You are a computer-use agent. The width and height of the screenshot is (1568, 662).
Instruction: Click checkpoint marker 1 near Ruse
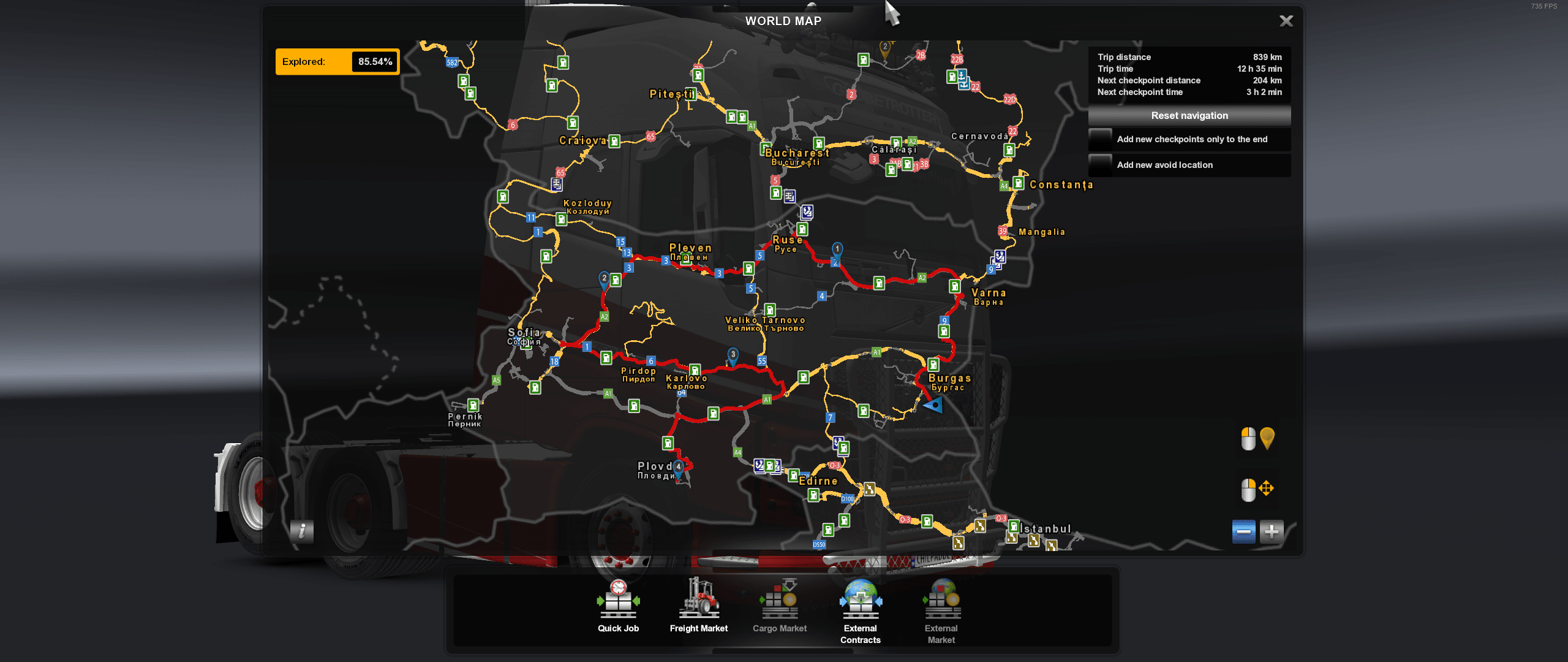click(837, 248)
